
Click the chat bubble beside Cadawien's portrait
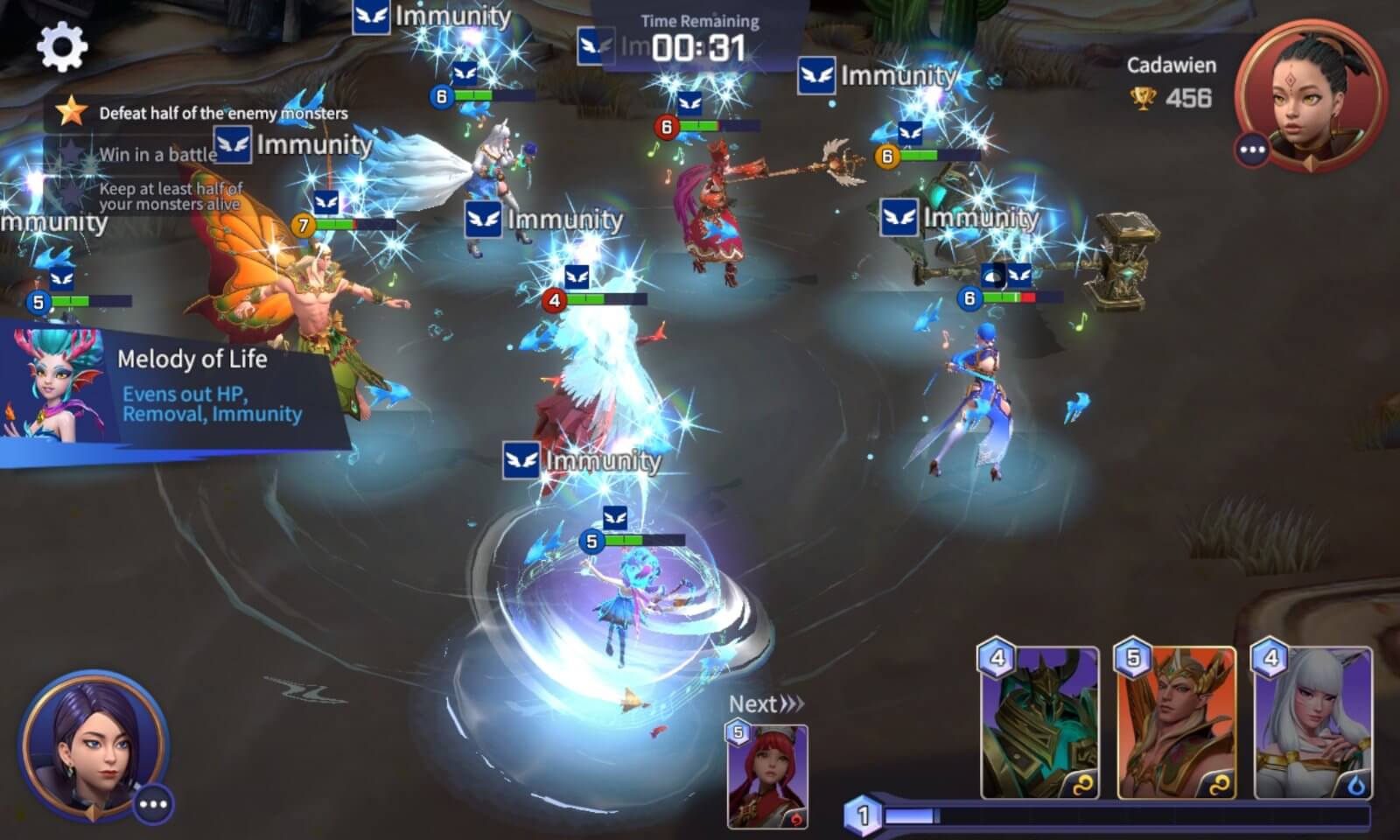pos(1252,150)
